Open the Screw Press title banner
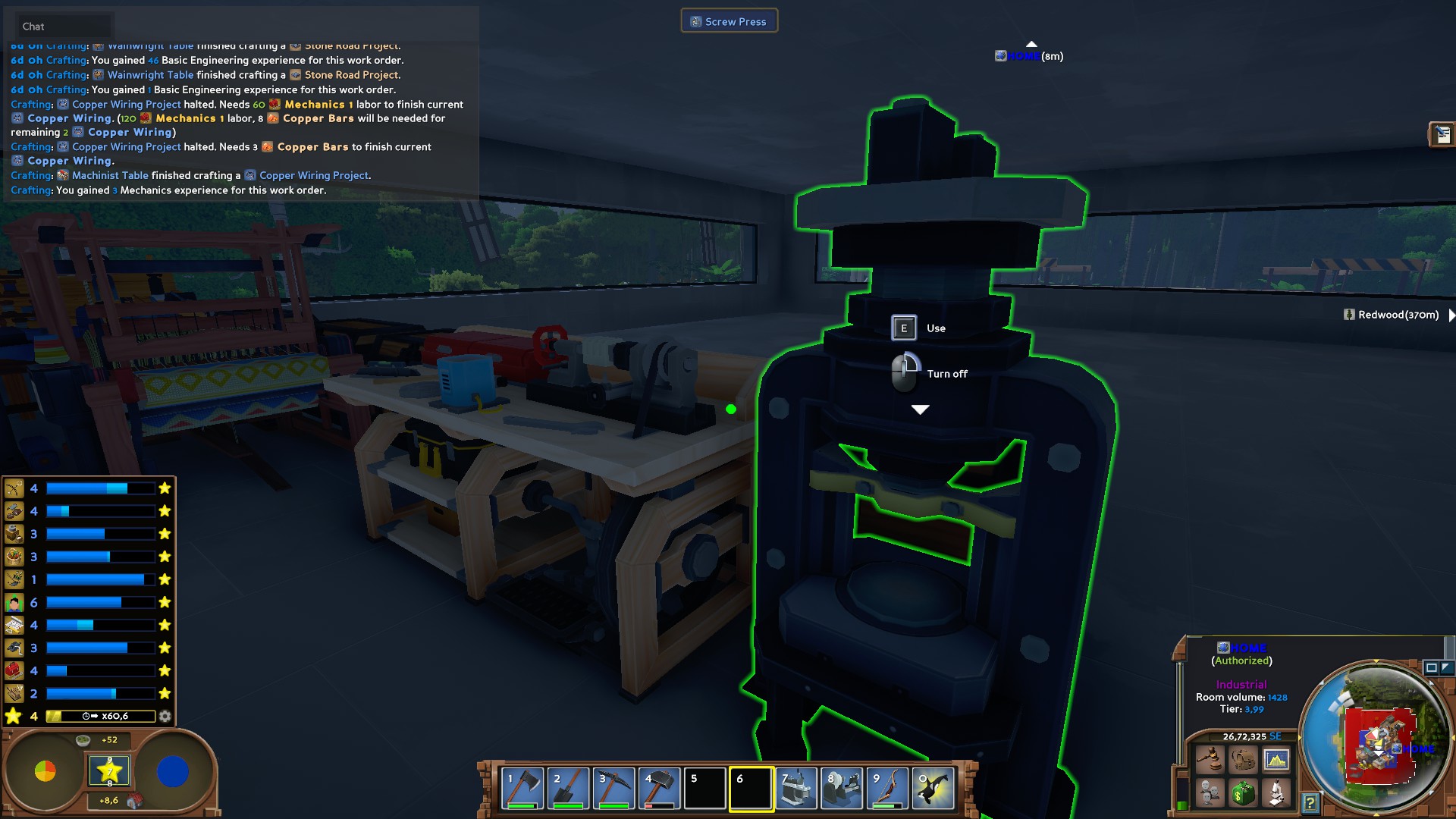 click(729, 20)
